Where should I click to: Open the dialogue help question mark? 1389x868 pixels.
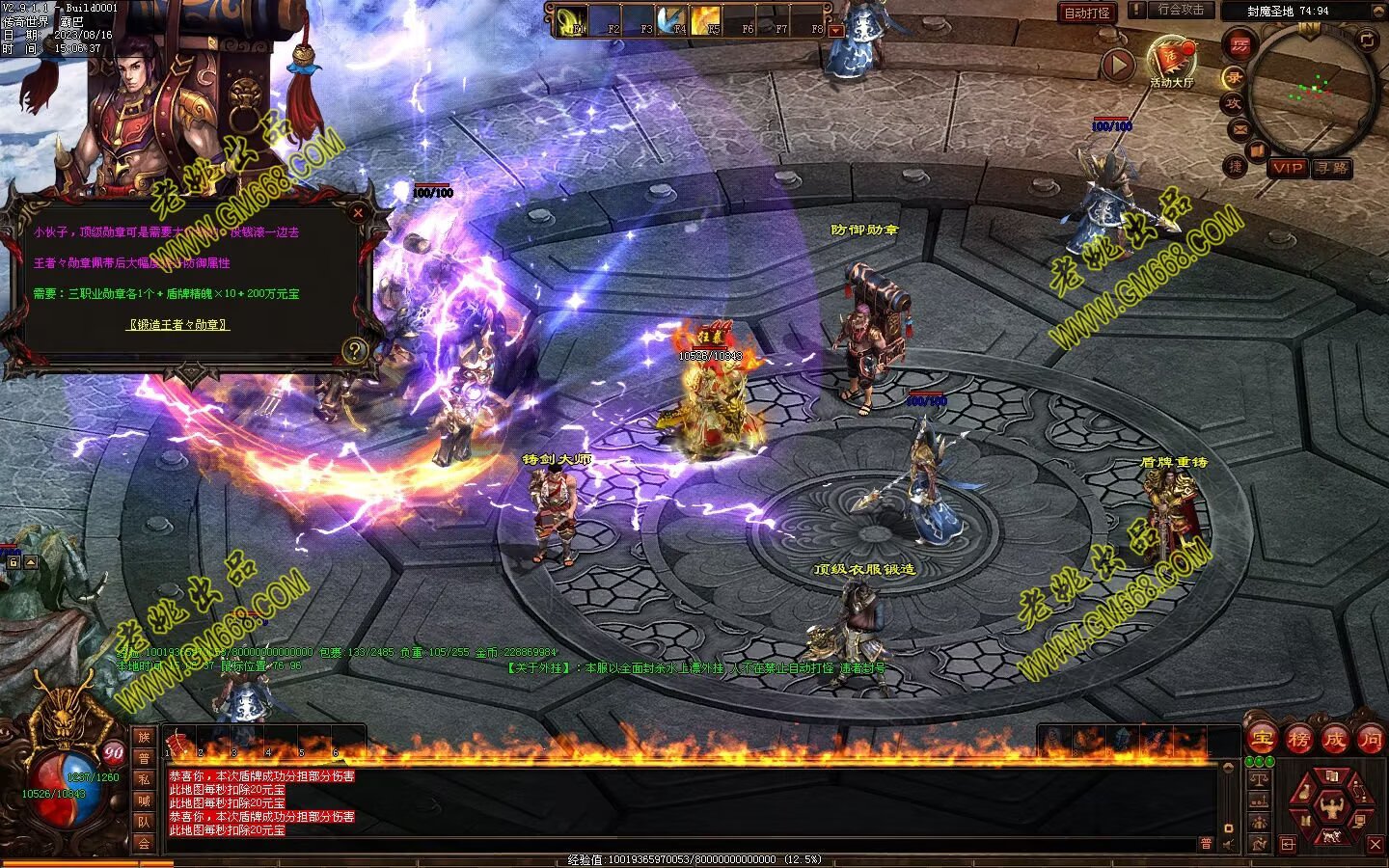pos(355,350)
